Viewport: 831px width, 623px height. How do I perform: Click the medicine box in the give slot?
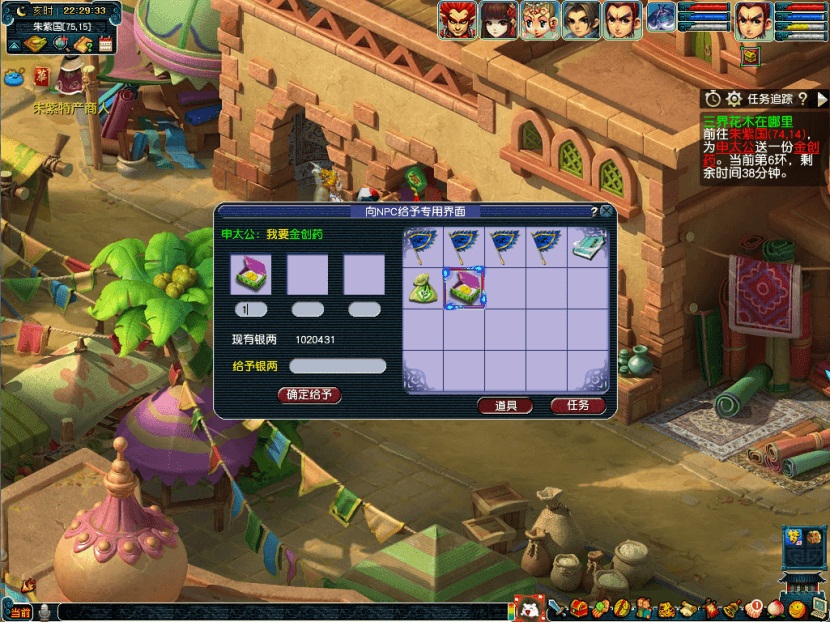[x=251, y=274]
